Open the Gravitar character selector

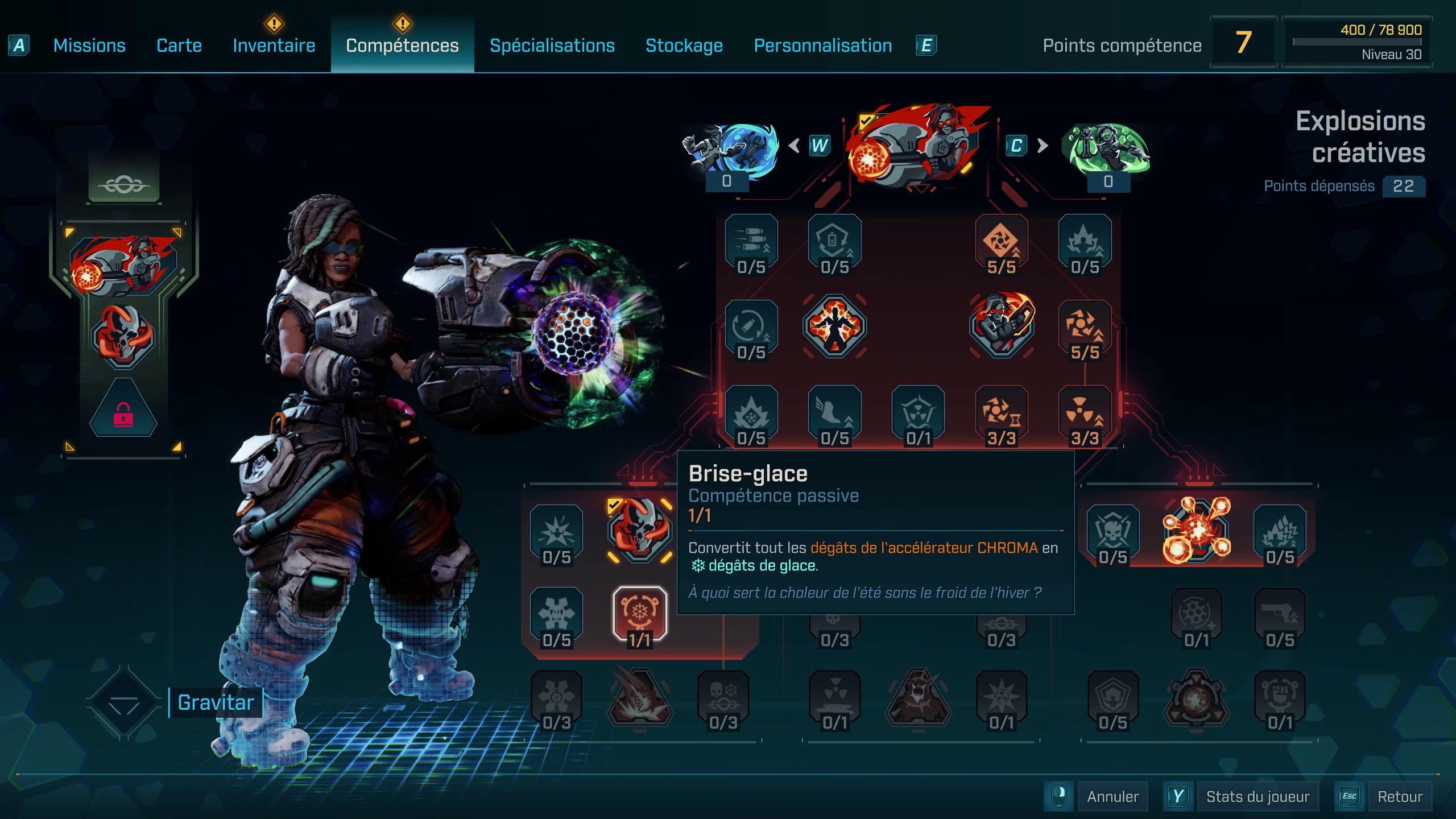coord(215,703)
